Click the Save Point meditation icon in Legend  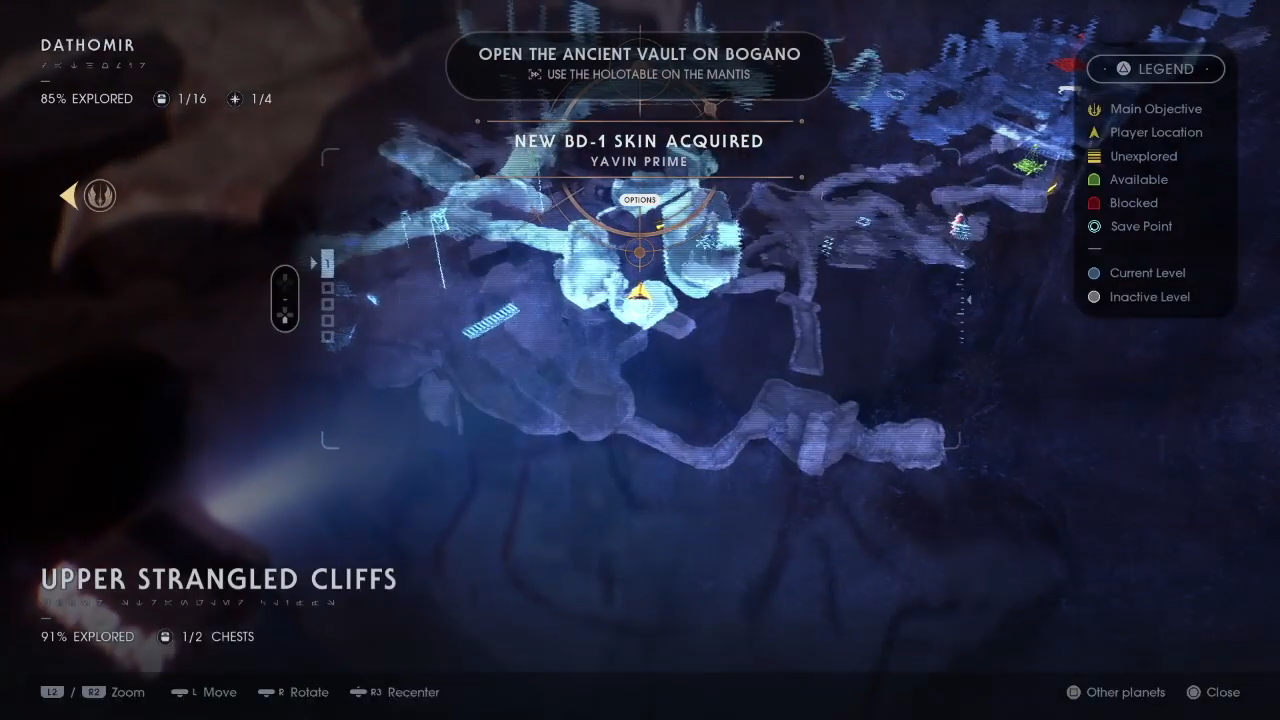[x=1094, y=226]
